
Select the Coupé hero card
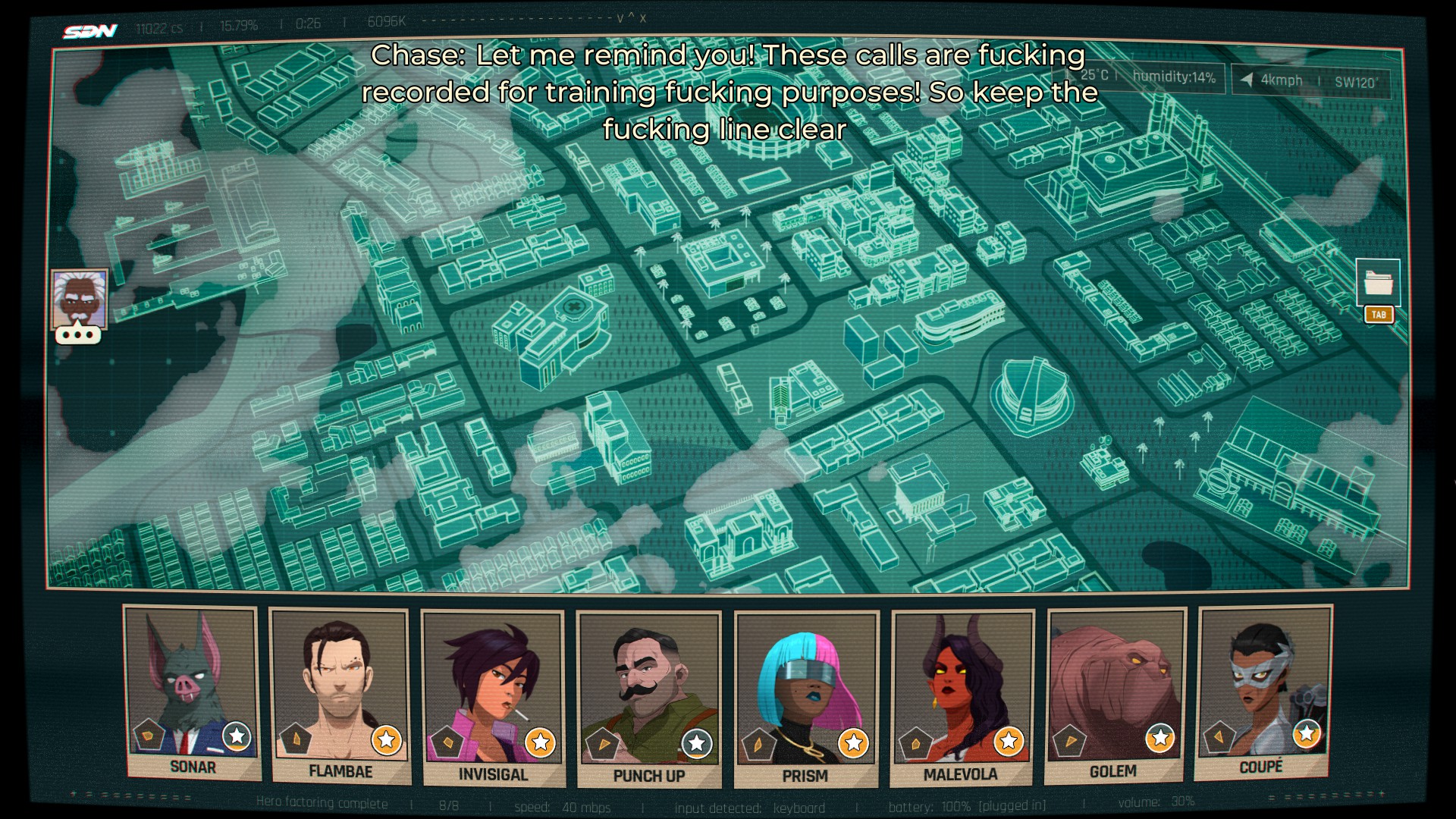[x=1263, y=692]
